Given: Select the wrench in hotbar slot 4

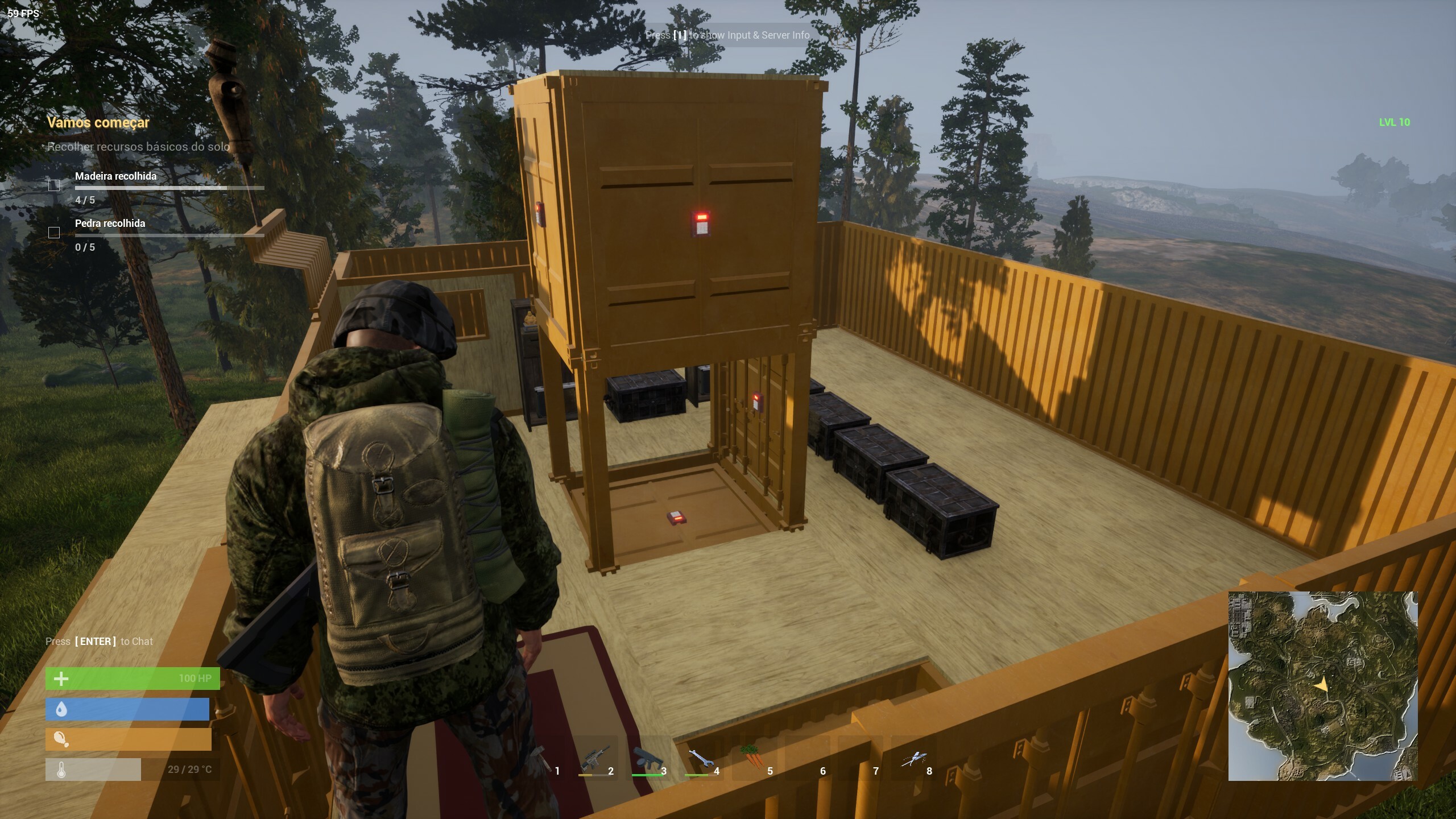Looking at the screenshot, I should point(700,758).
